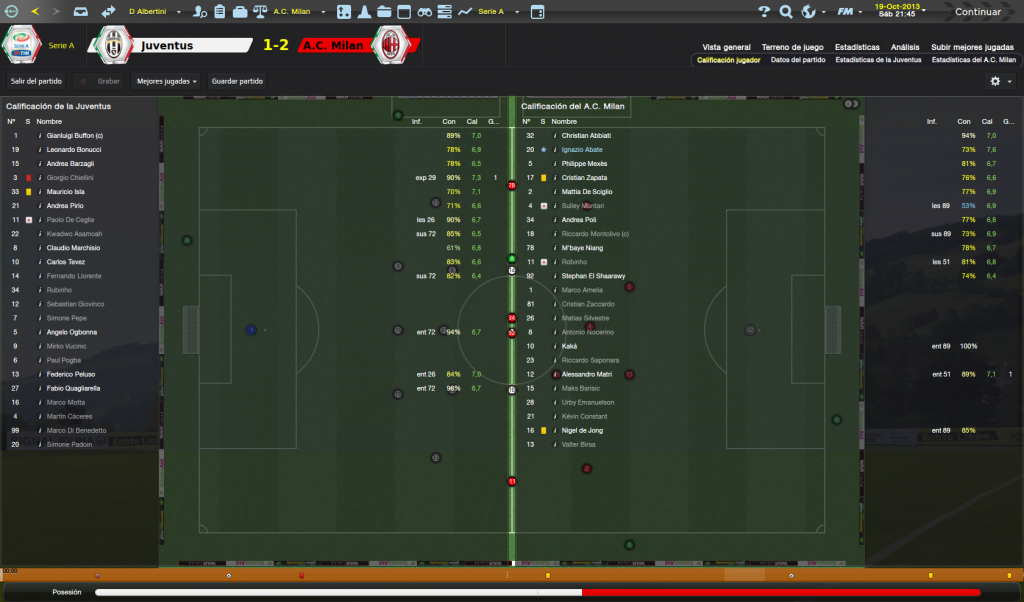View Estadísticas del A.C. Milan
1024x602 pixels.
coord(972,60)
